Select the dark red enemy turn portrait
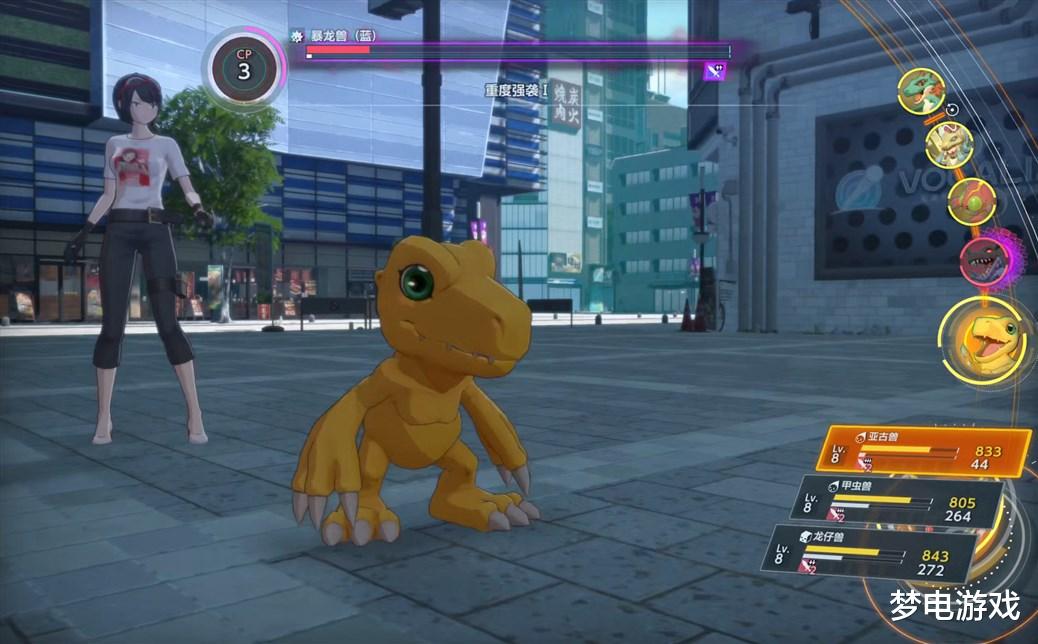Image resolution: width=1038 pixels, height=644 pixels. 983,259
